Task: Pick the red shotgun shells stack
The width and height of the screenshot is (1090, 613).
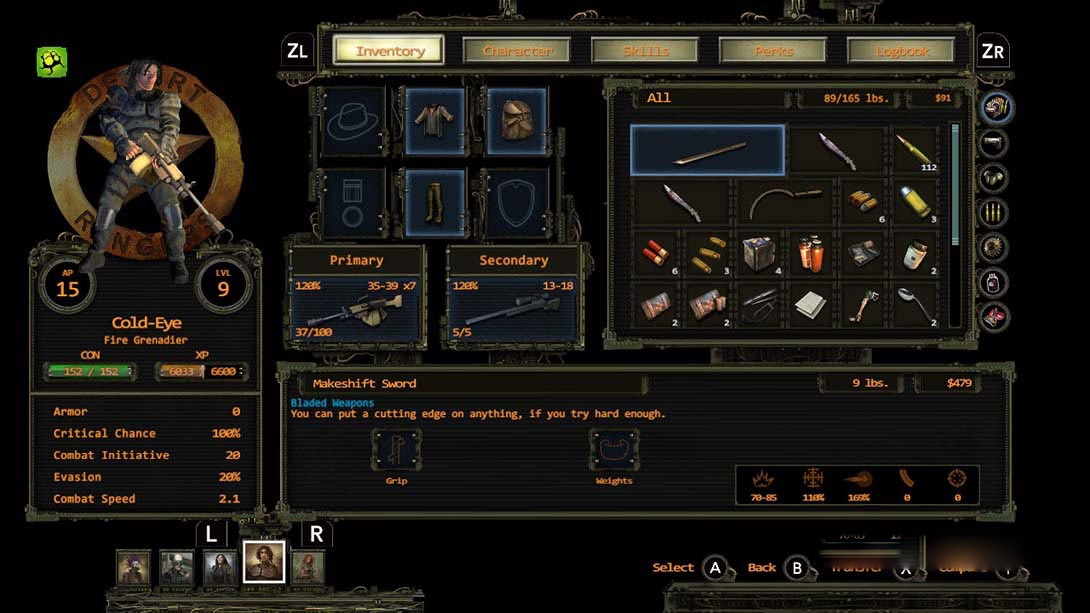Action: point(657,254)
